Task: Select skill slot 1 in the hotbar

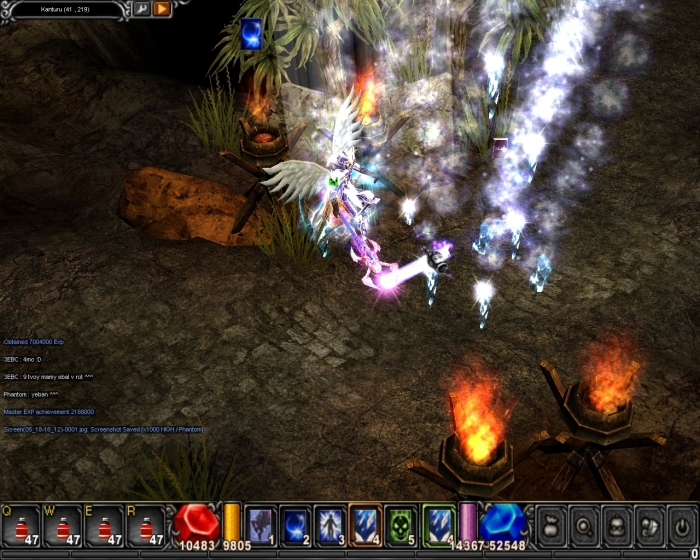Action: click(x=261, y=524)
